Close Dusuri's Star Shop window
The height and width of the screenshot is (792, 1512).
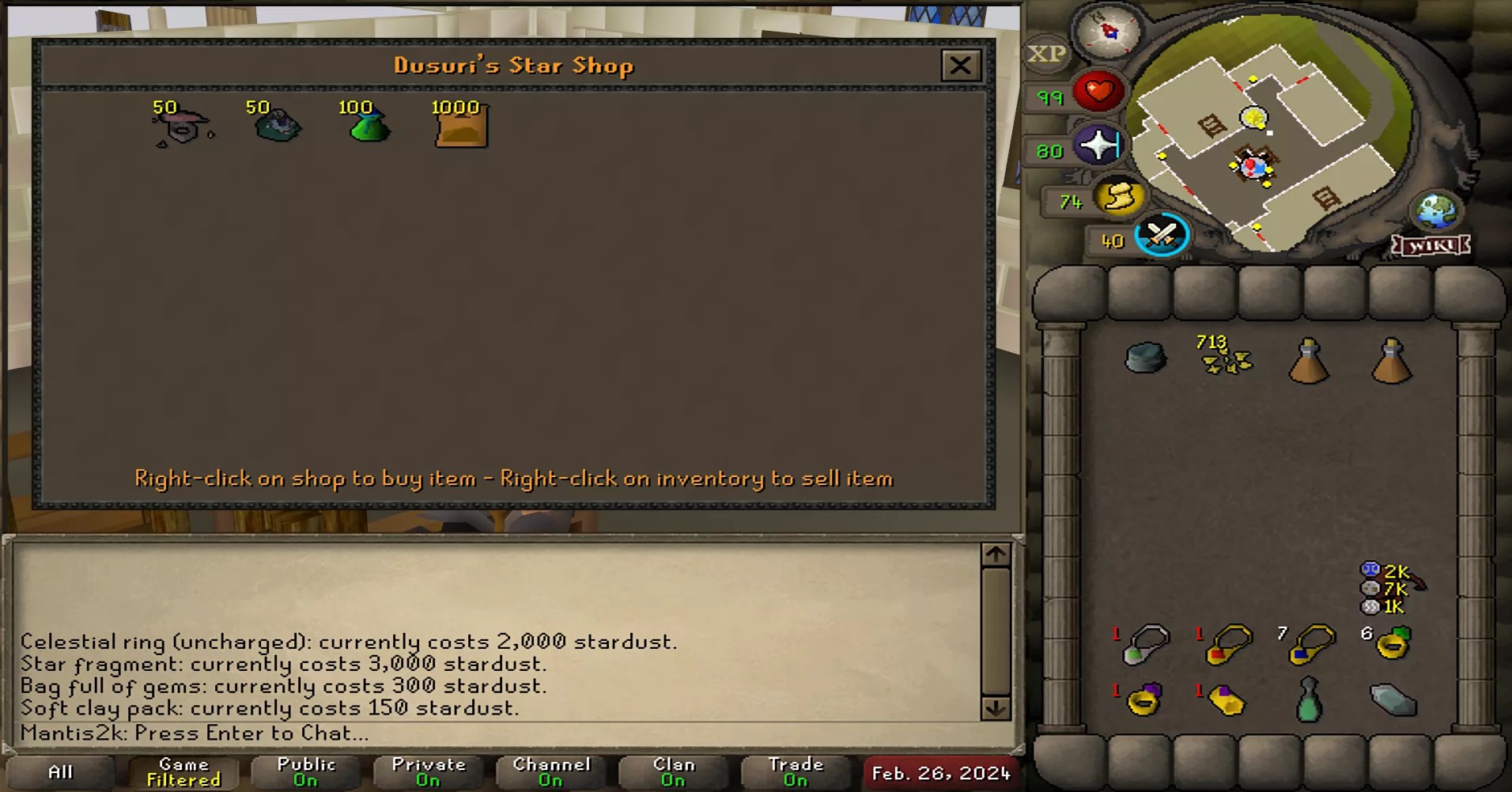coord(962,65)
